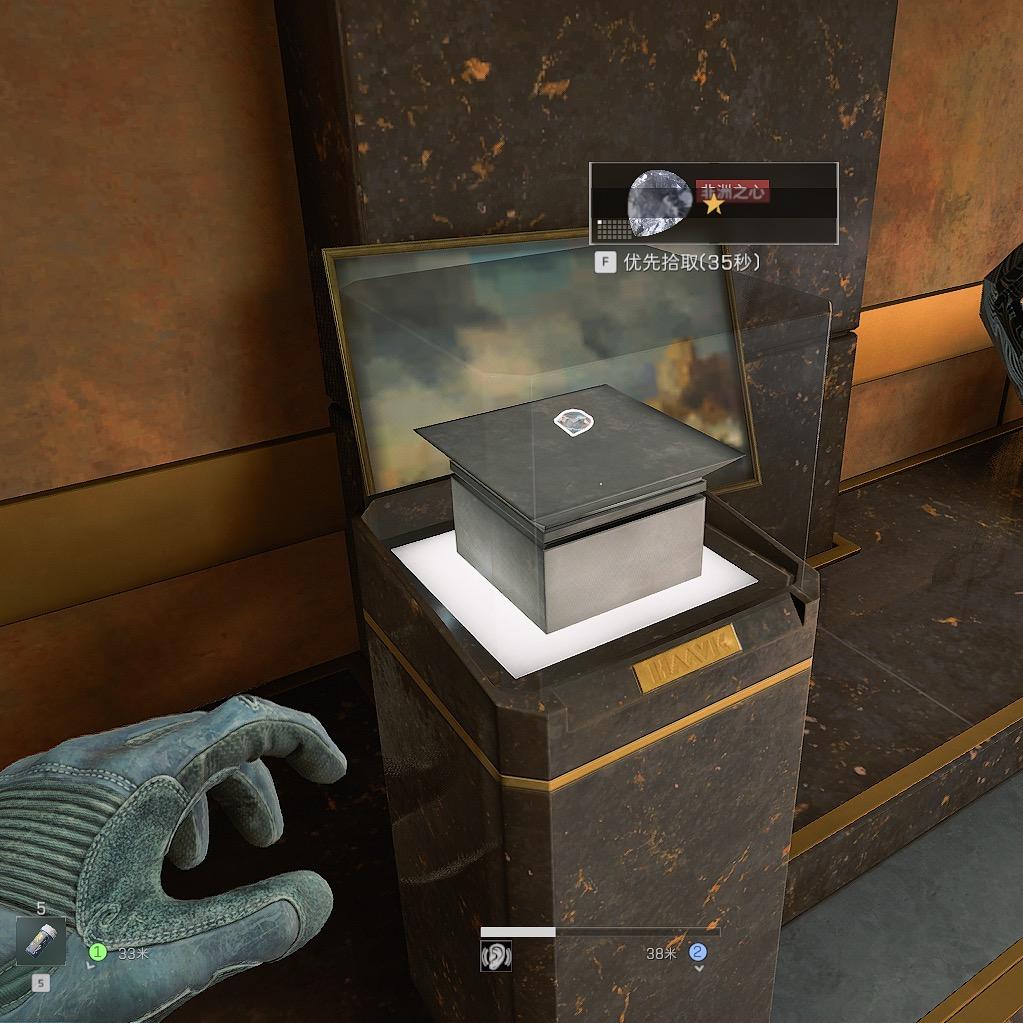Click the green number 1 teammate marker

pyautogui.click(x=98, y=952)
